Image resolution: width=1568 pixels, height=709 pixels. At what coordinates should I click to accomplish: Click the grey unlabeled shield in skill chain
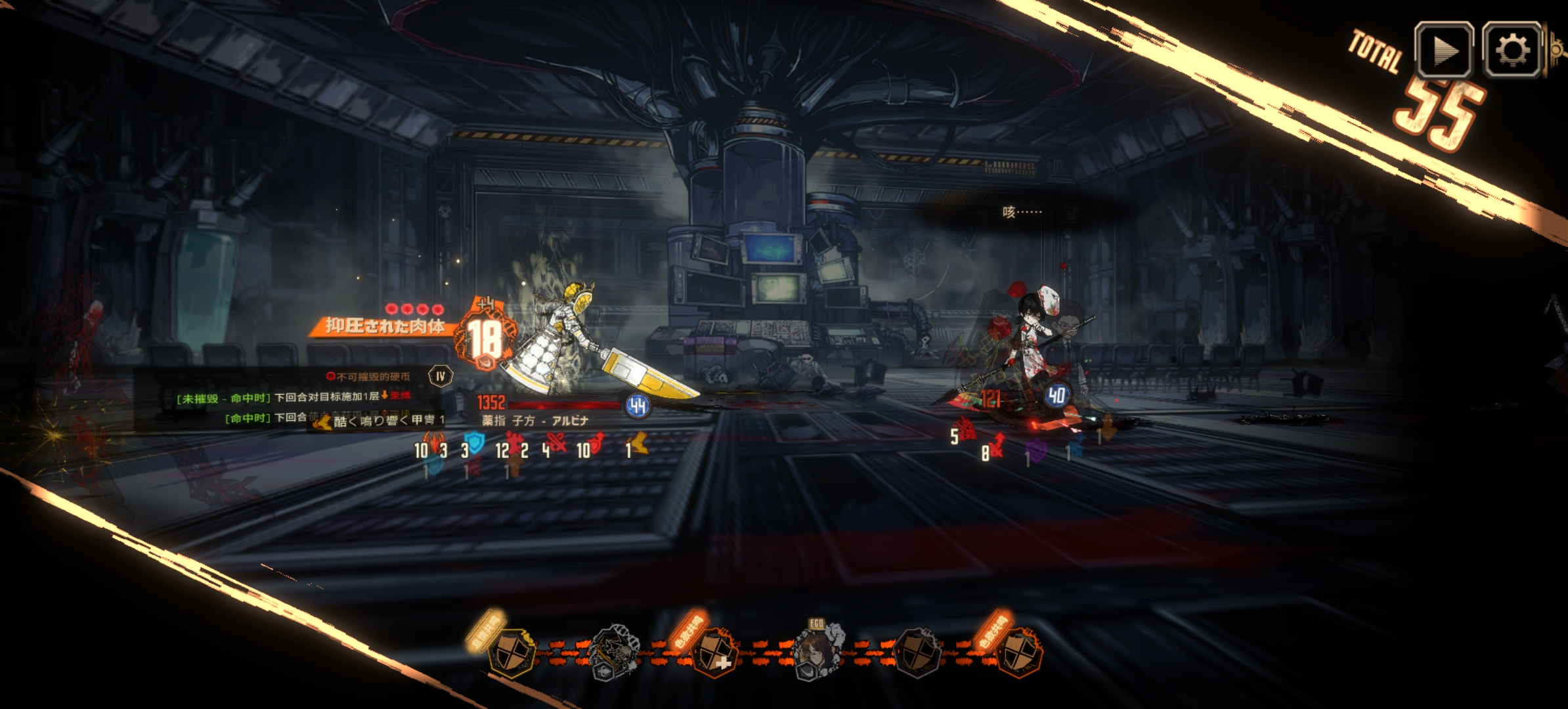coord(918,651)
